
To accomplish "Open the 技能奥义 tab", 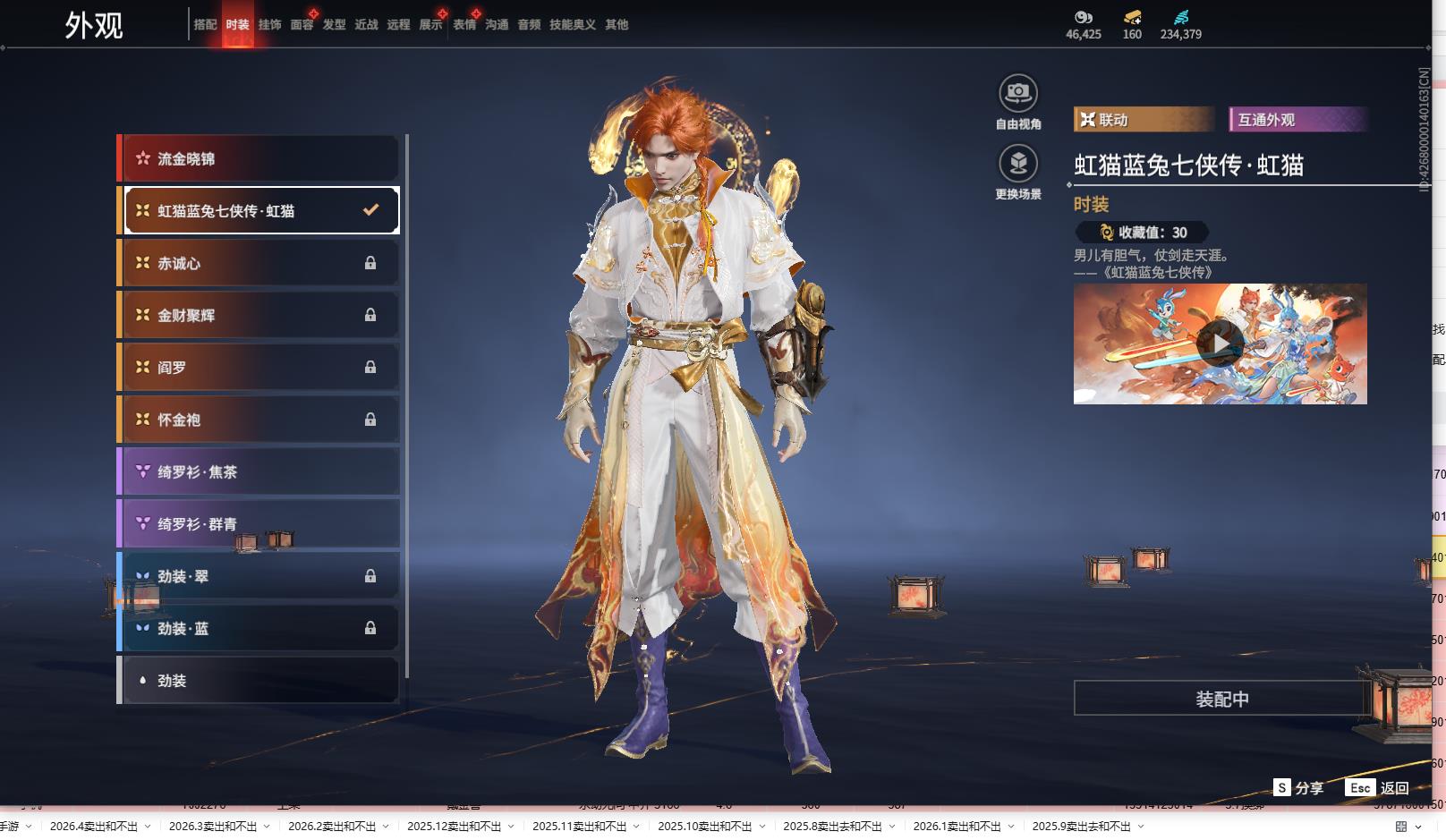I will [572, 25].
